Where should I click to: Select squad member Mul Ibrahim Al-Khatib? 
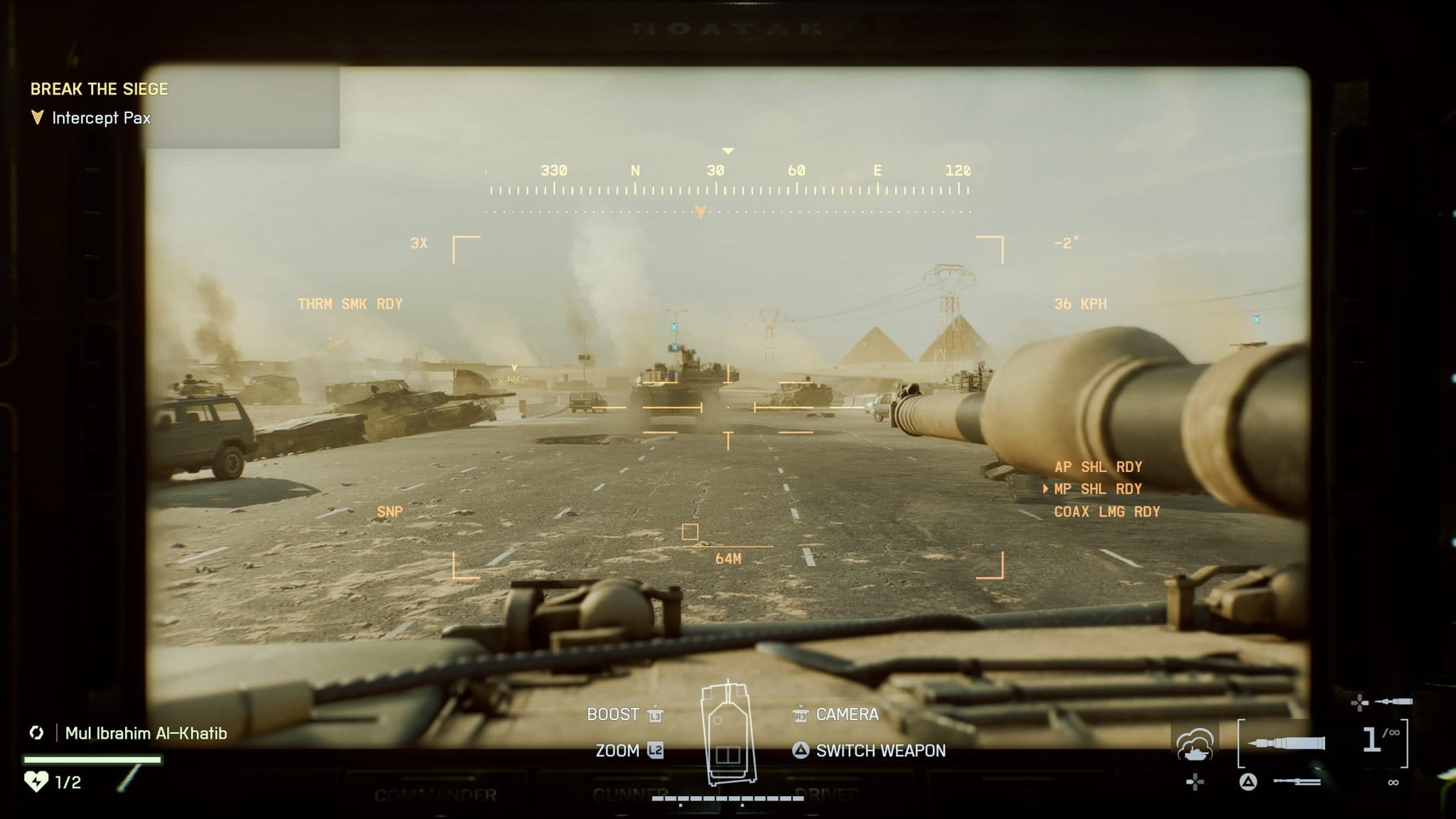146,733
